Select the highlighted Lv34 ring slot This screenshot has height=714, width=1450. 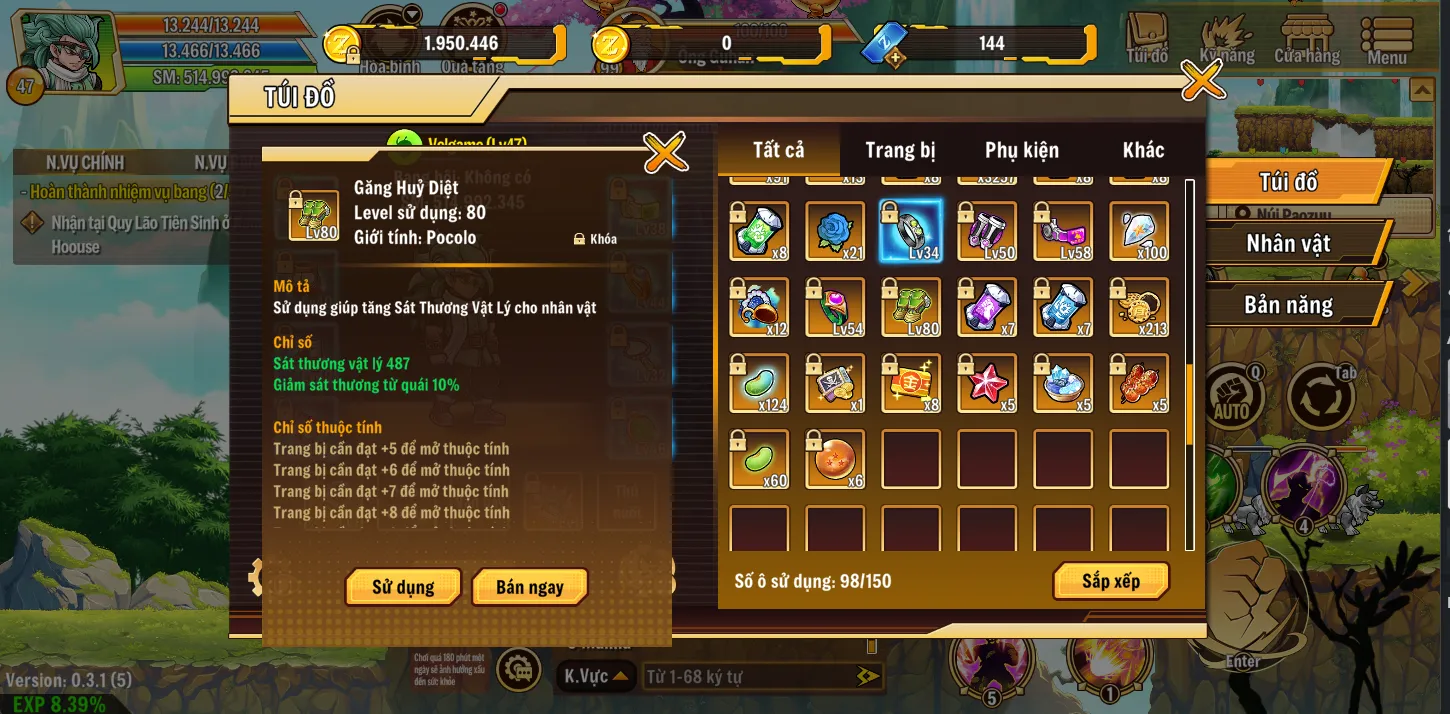click(911, 232)
